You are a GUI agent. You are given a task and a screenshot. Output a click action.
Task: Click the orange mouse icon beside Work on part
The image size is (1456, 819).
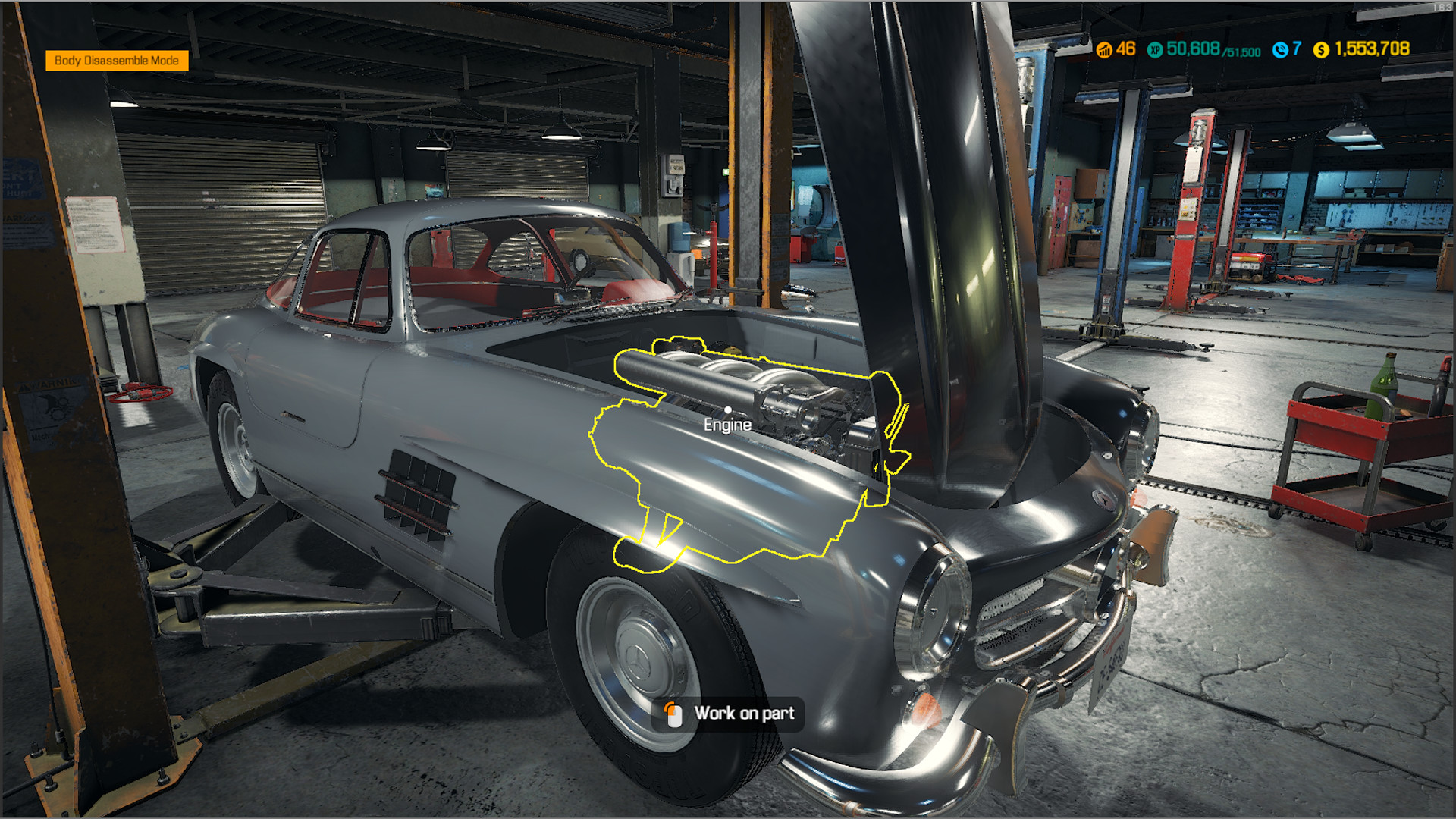(x=673, y=713)
